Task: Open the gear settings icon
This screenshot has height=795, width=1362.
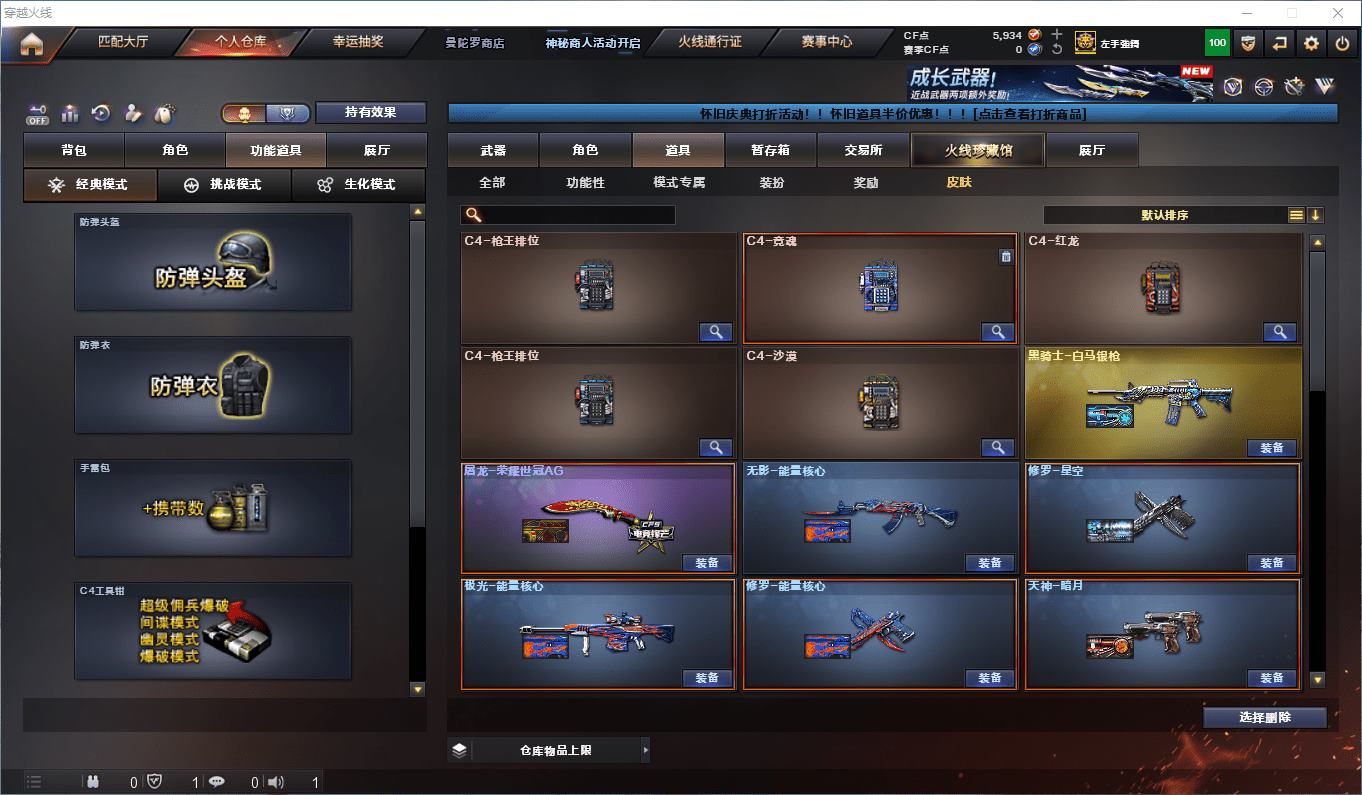Action: [x=1311, y=43]
